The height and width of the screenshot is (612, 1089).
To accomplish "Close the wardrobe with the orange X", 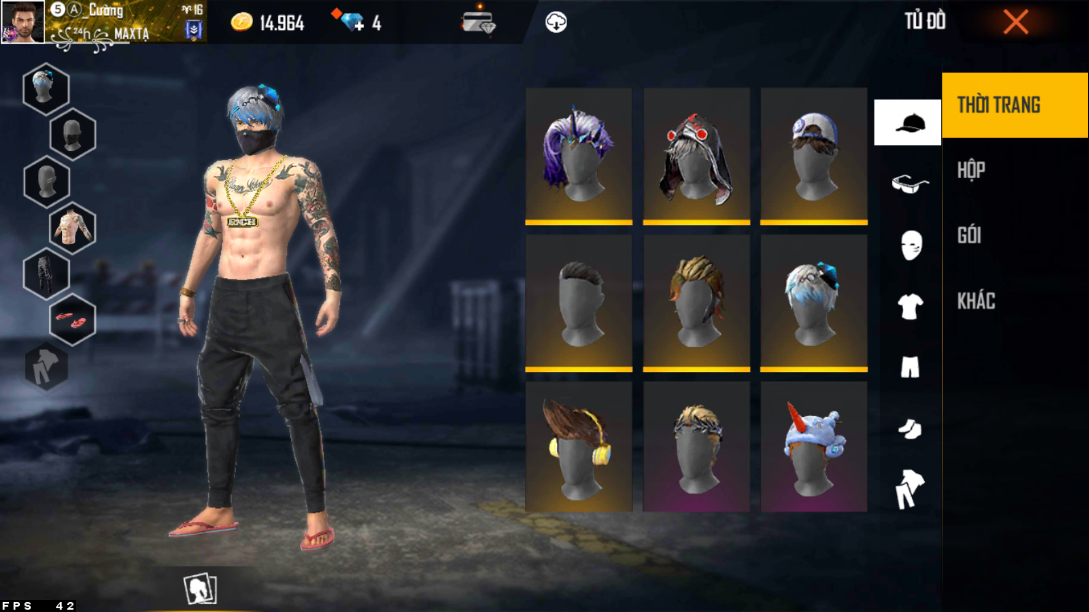I will pyautogui.click(x=1015, y=22).
